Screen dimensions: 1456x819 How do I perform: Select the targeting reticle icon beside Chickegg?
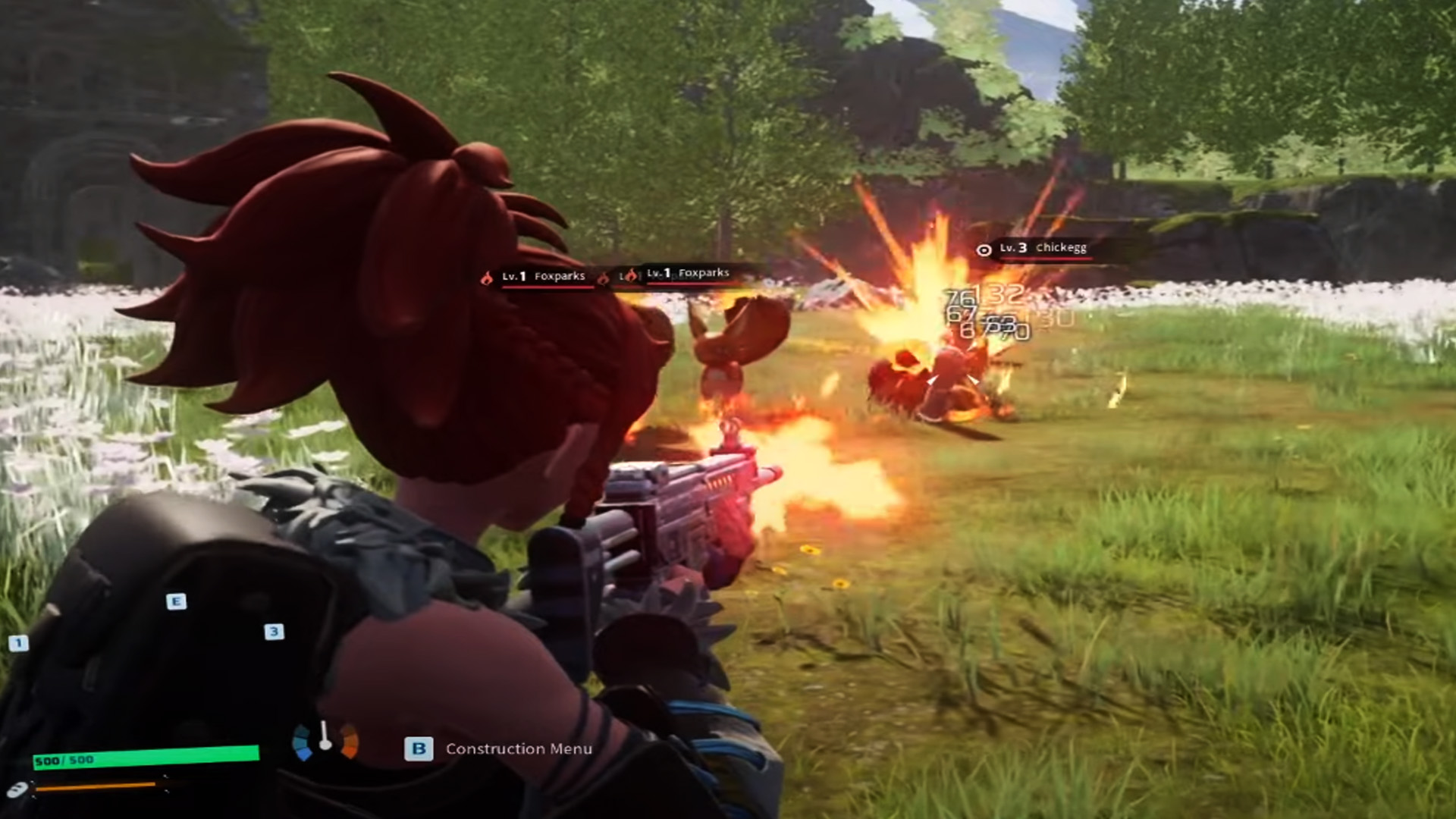coord(984,249)
